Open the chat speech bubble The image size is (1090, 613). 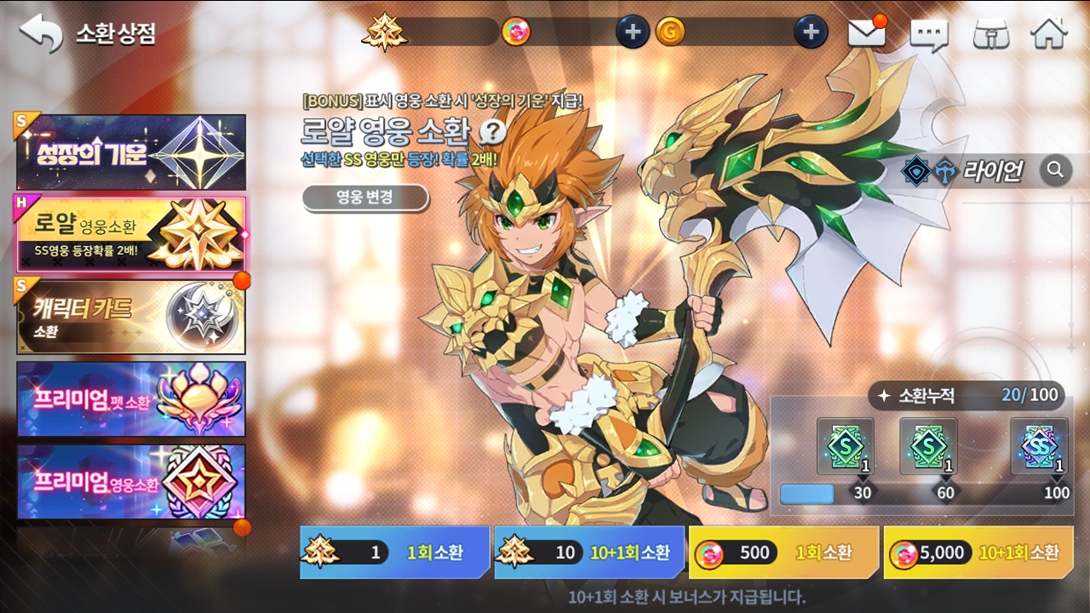pyautogui.click(x=928, y=34)
